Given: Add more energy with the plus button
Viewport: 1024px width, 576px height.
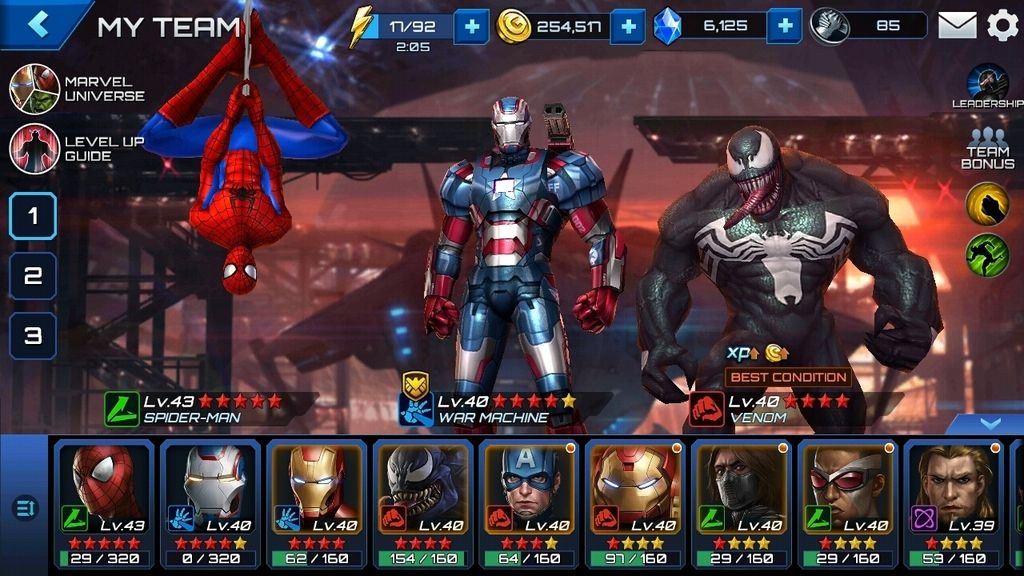Looking at the screenshot, I should pyautogui.click(x=471, y=26).
